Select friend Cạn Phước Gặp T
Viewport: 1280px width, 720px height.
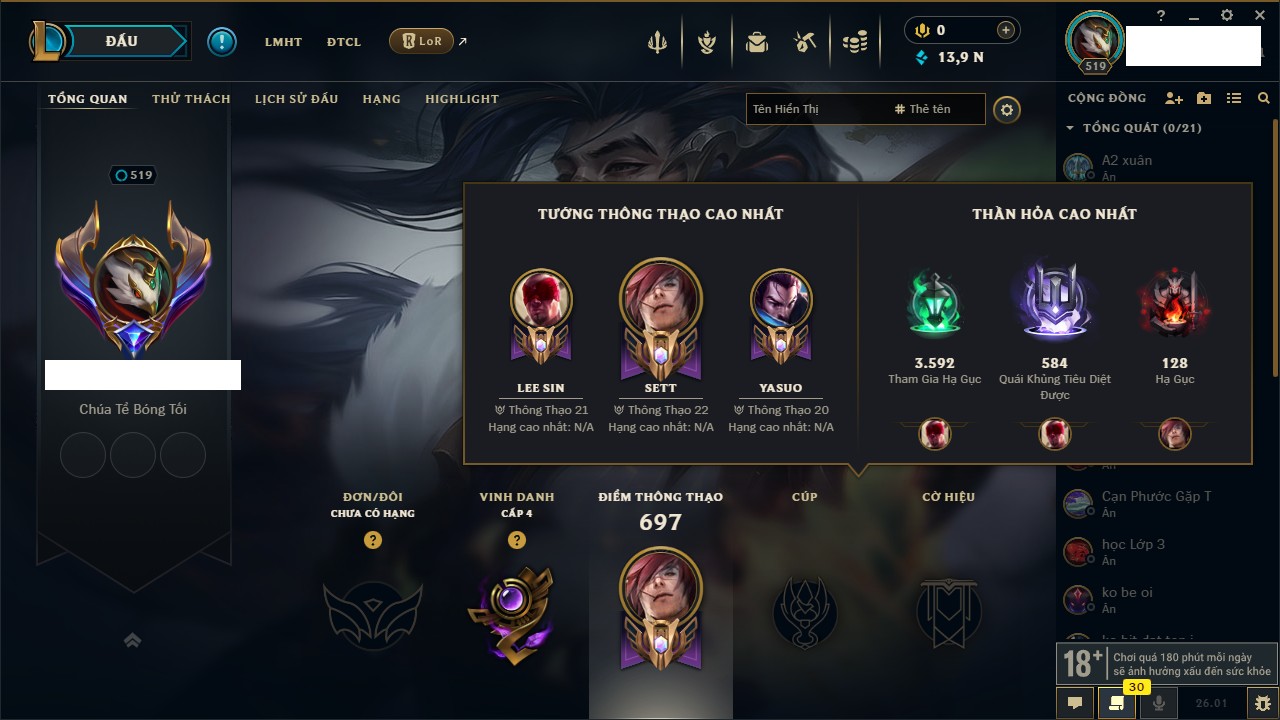pyautogui.click(x=1155, y=497)
